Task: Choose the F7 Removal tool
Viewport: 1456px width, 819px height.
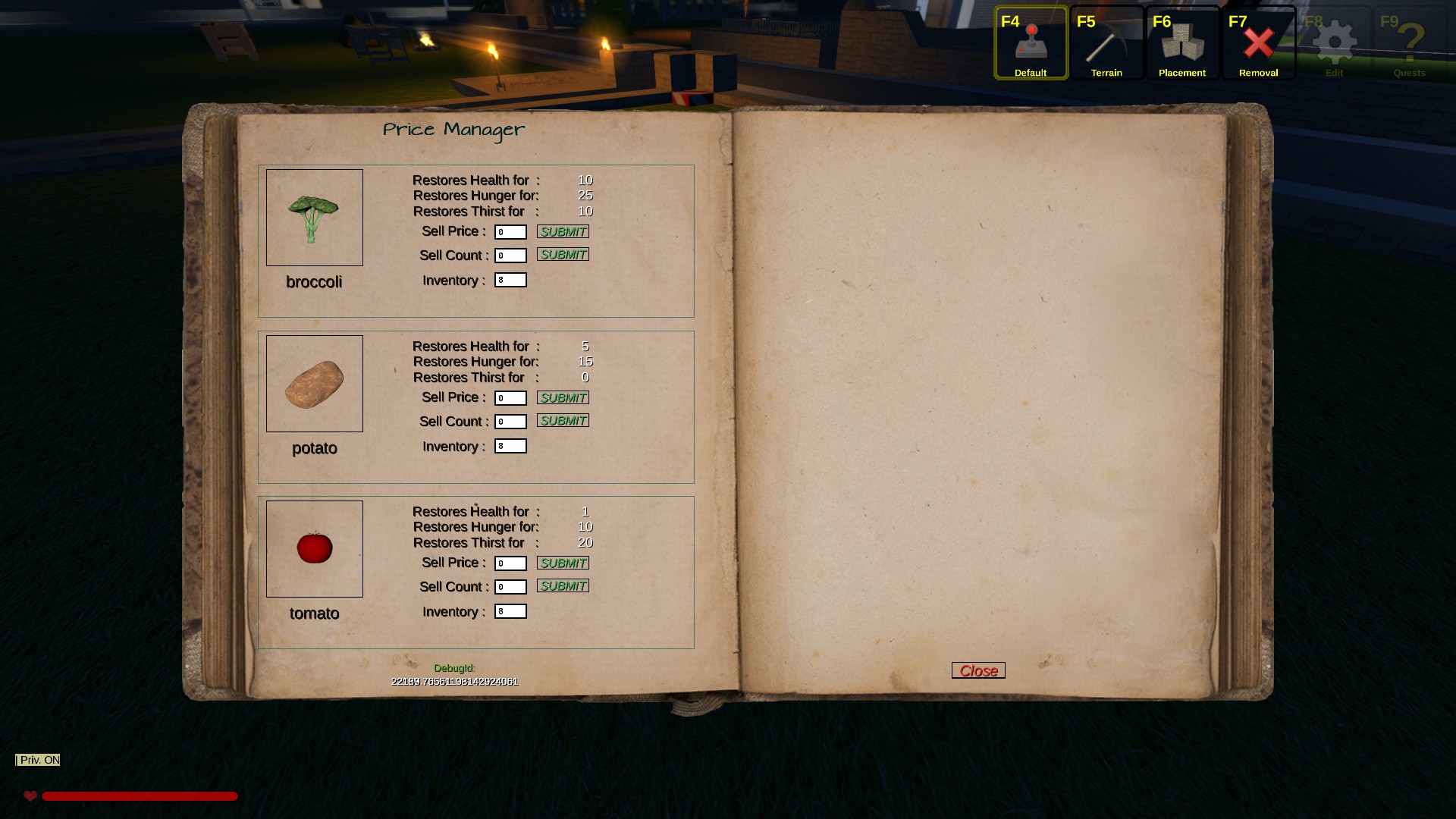Action: click(1258, 43)
